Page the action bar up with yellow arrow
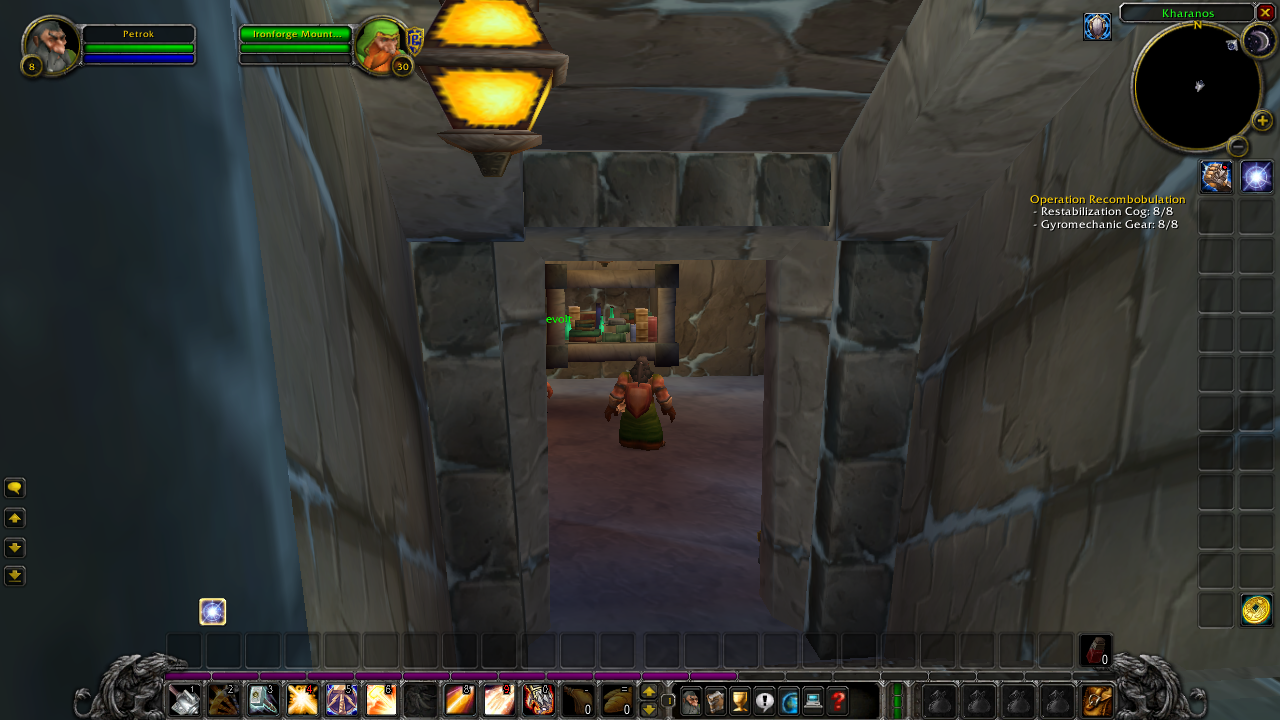 (x=648, y=691)
